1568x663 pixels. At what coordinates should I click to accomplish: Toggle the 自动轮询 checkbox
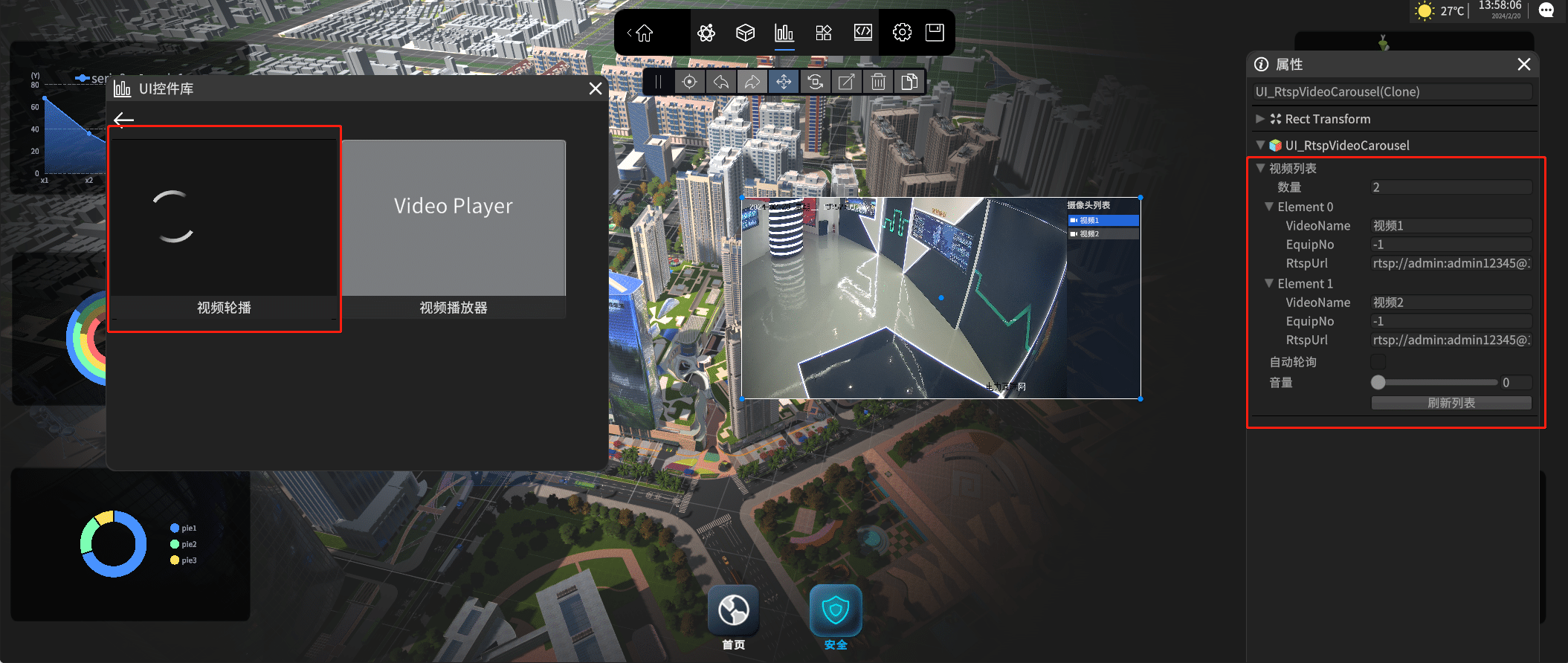[1378, 362]
